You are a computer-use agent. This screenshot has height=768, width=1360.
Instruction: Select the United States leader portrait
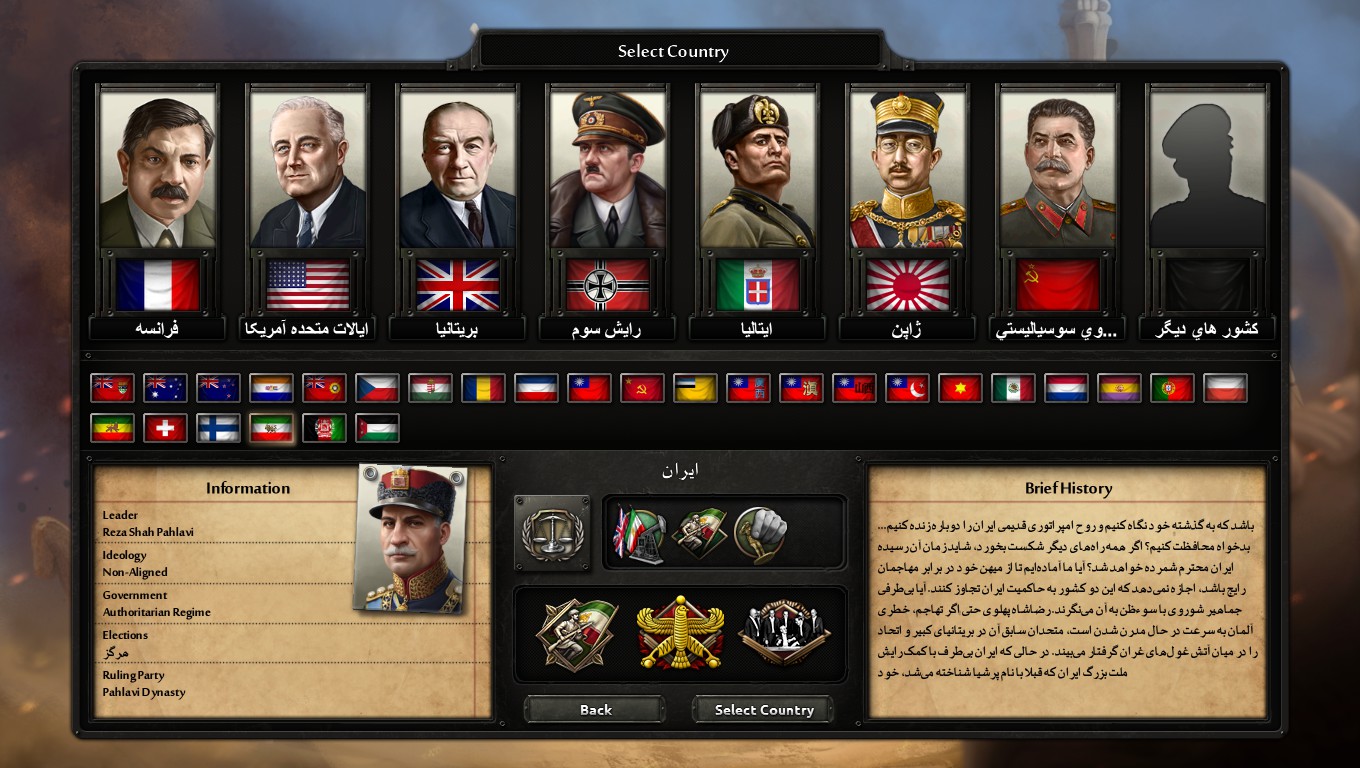tap(308, 170)
